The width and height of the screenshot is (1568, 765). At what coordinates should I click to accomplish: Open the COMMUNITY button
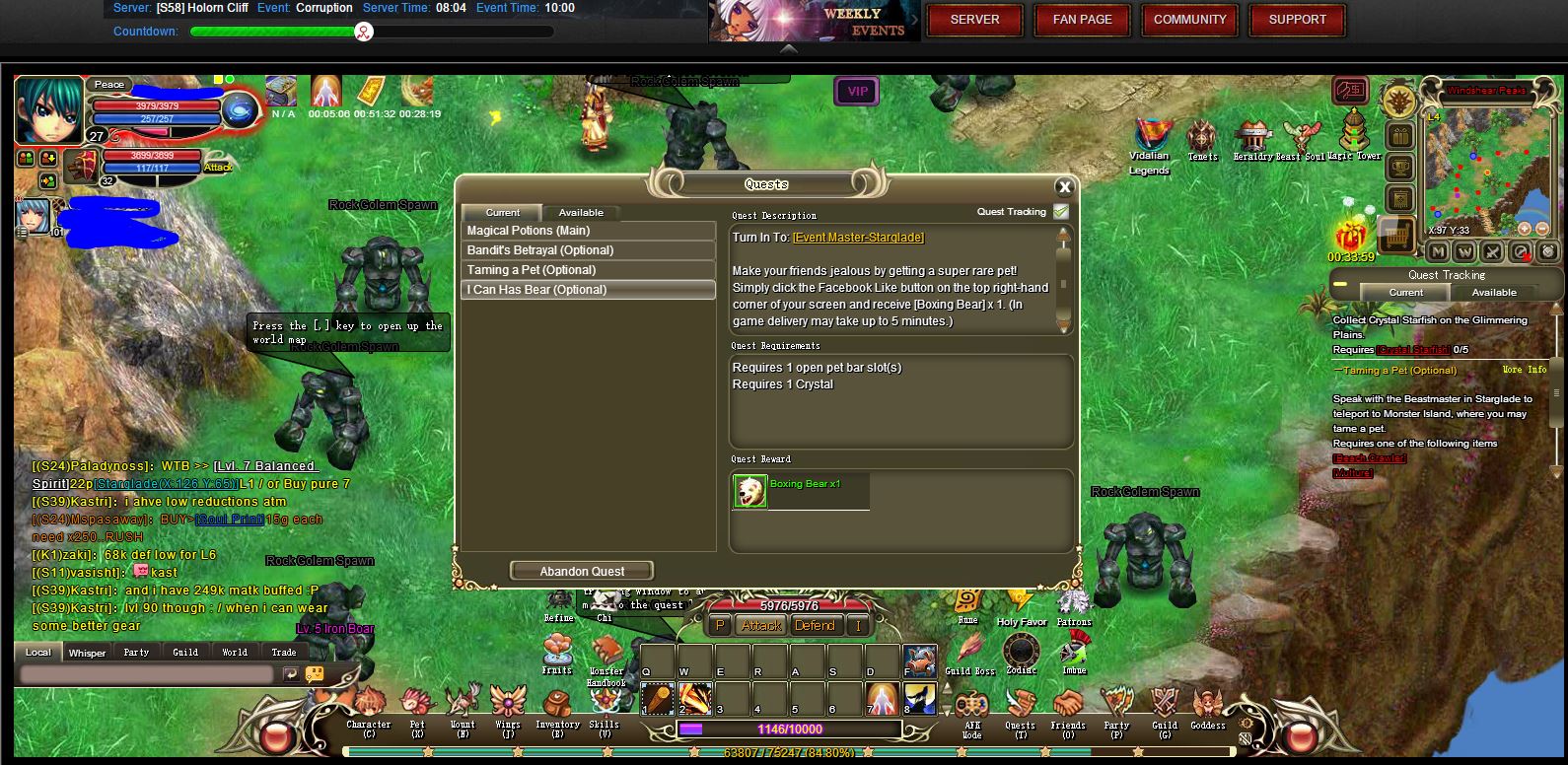pyautogui.click(x=1189, y=20)
